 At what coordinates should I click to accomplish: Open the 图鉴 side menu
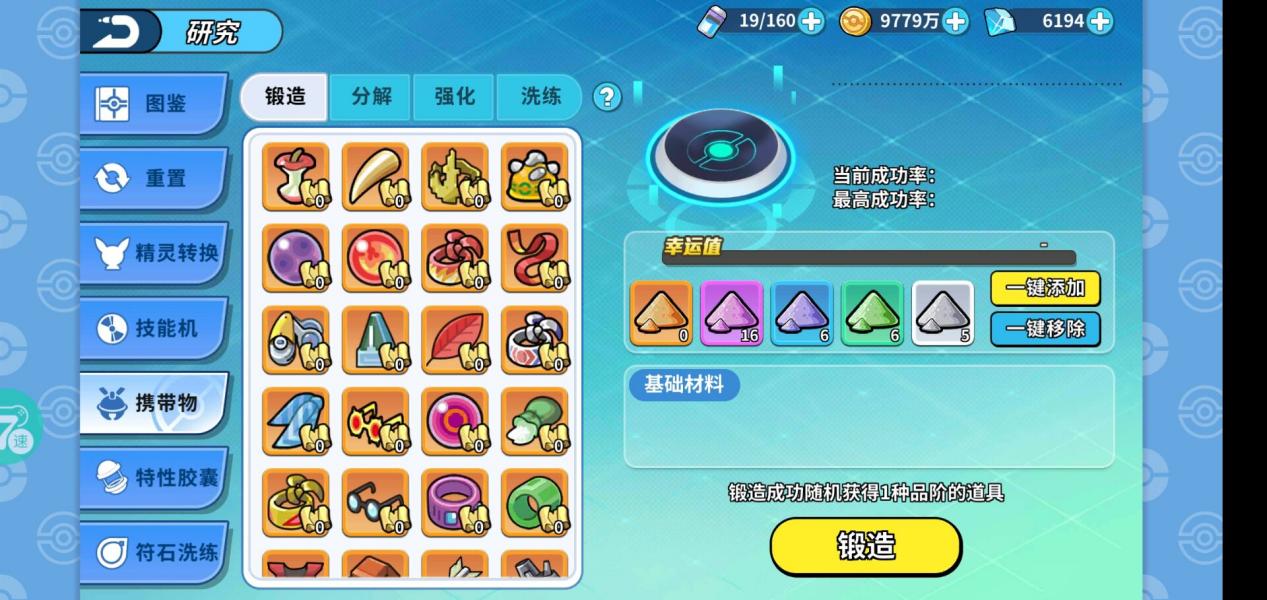153,103
